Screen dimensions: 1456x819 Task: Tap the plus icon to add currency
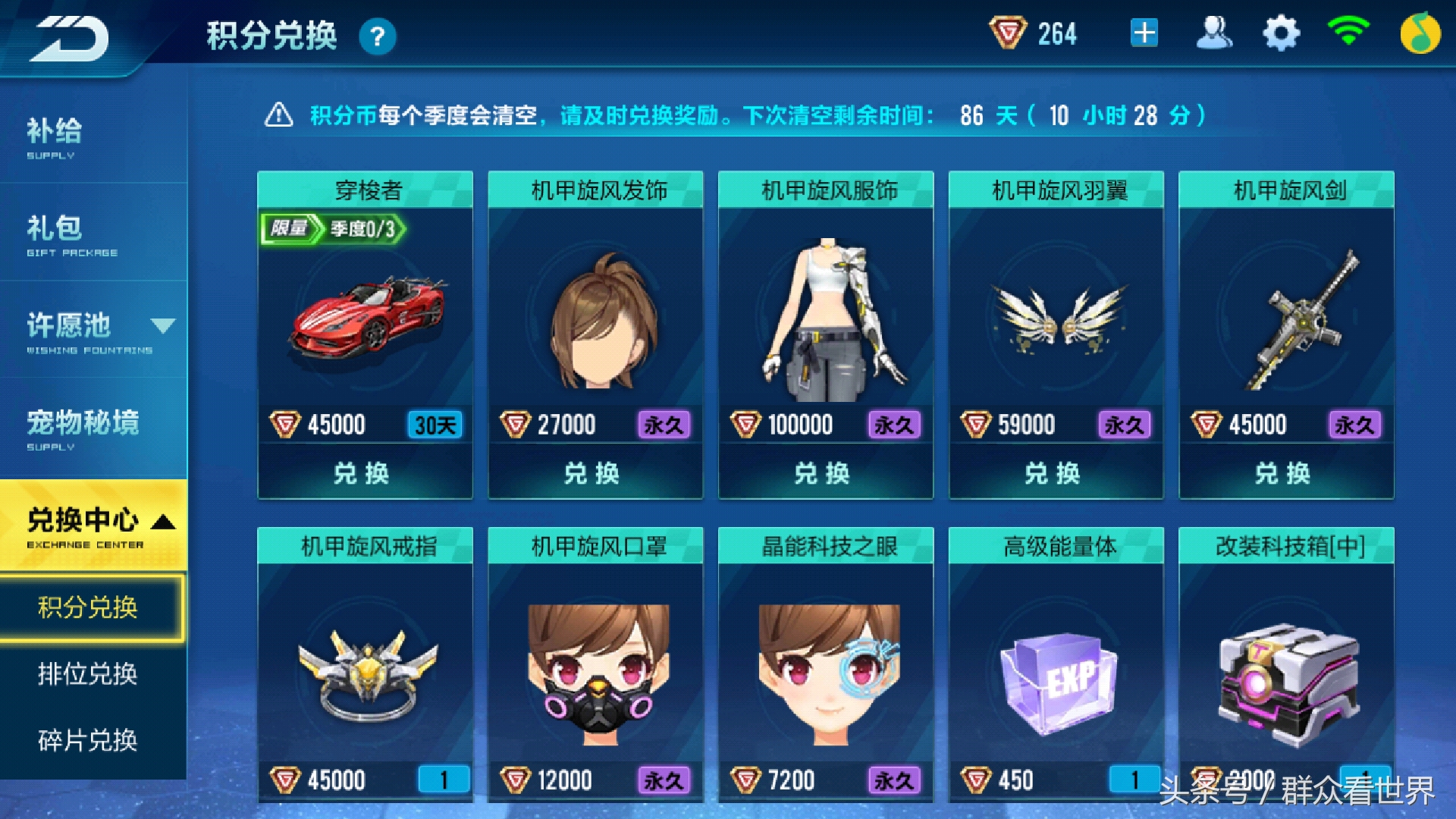[x=1145, y=33]
